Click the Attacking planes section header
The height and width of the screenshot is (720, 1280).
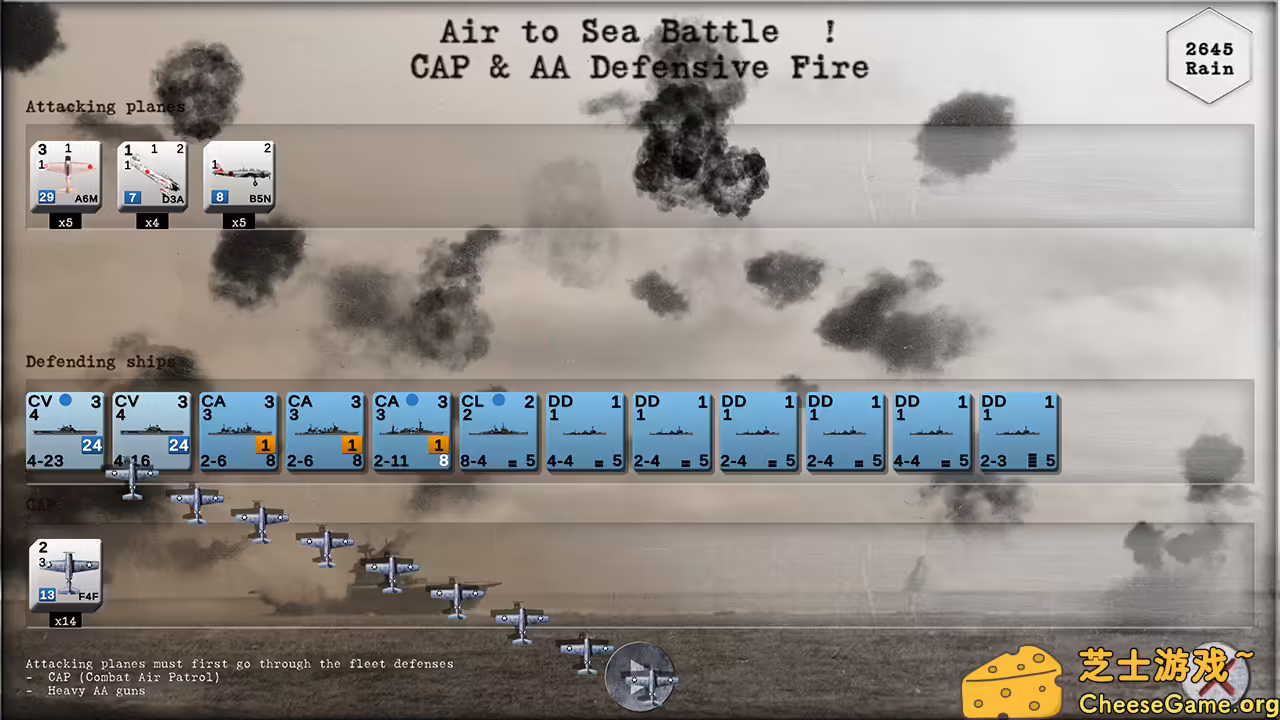104,106
